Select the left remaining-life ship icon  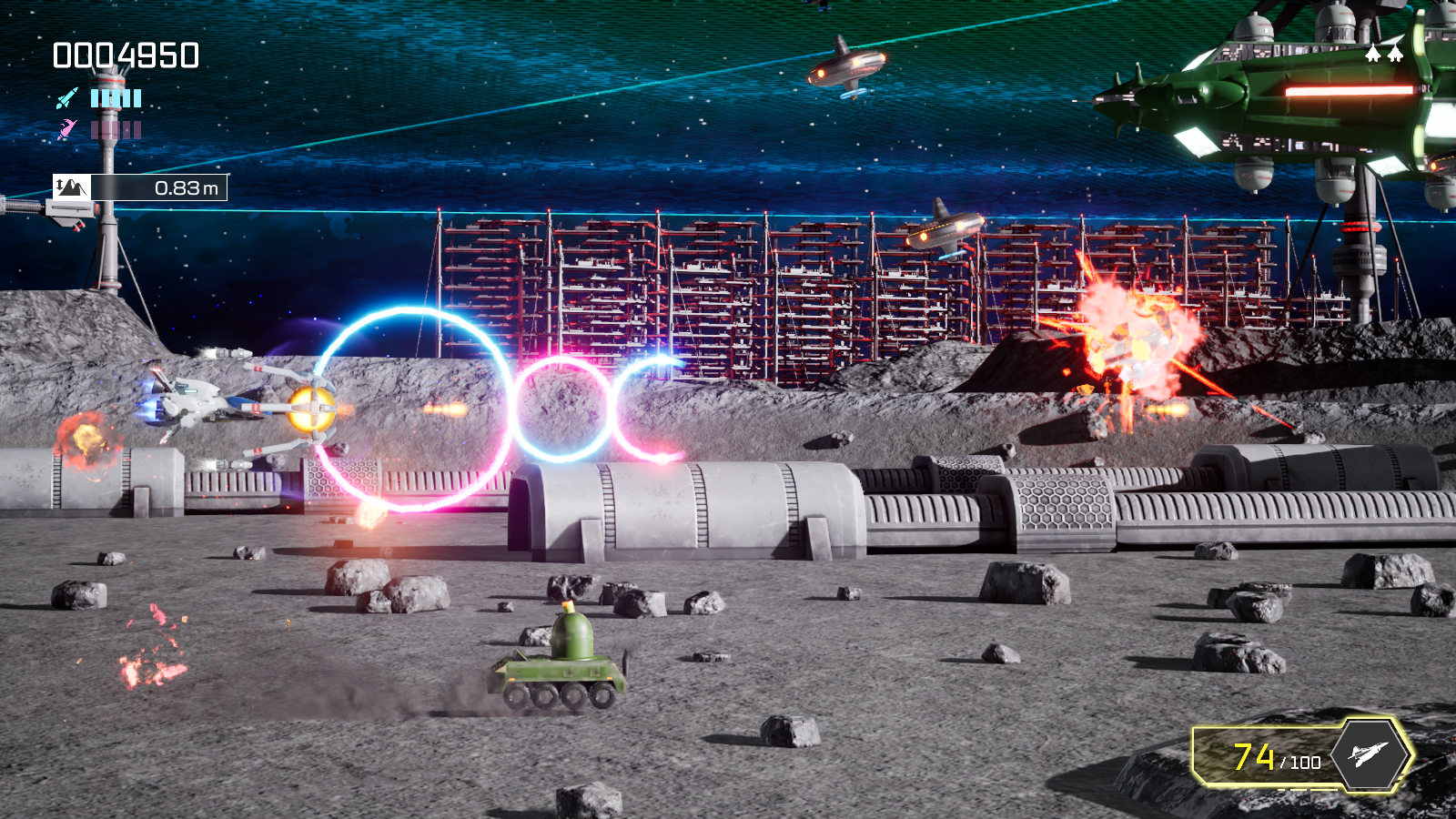coord(1374,54)
